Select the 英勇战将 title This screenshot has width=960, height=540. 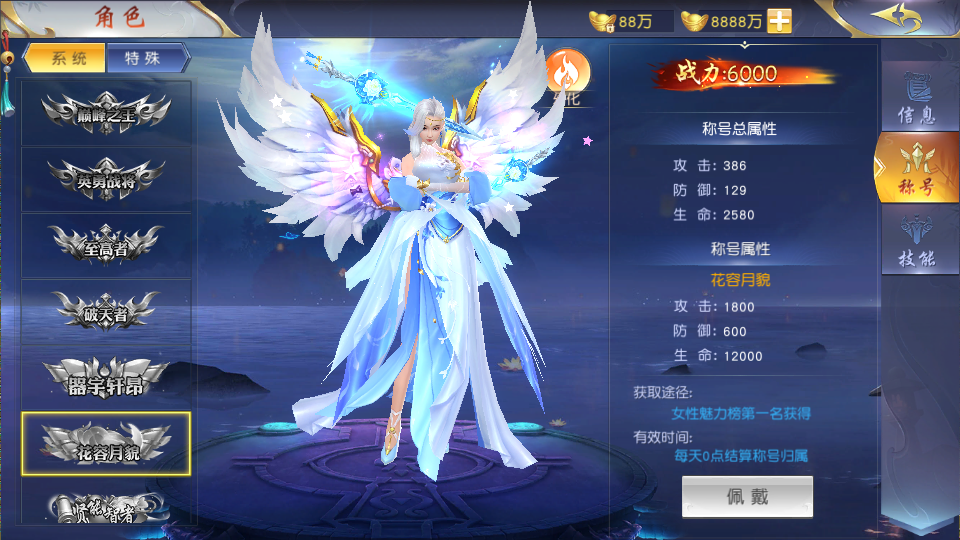point(106,179)
